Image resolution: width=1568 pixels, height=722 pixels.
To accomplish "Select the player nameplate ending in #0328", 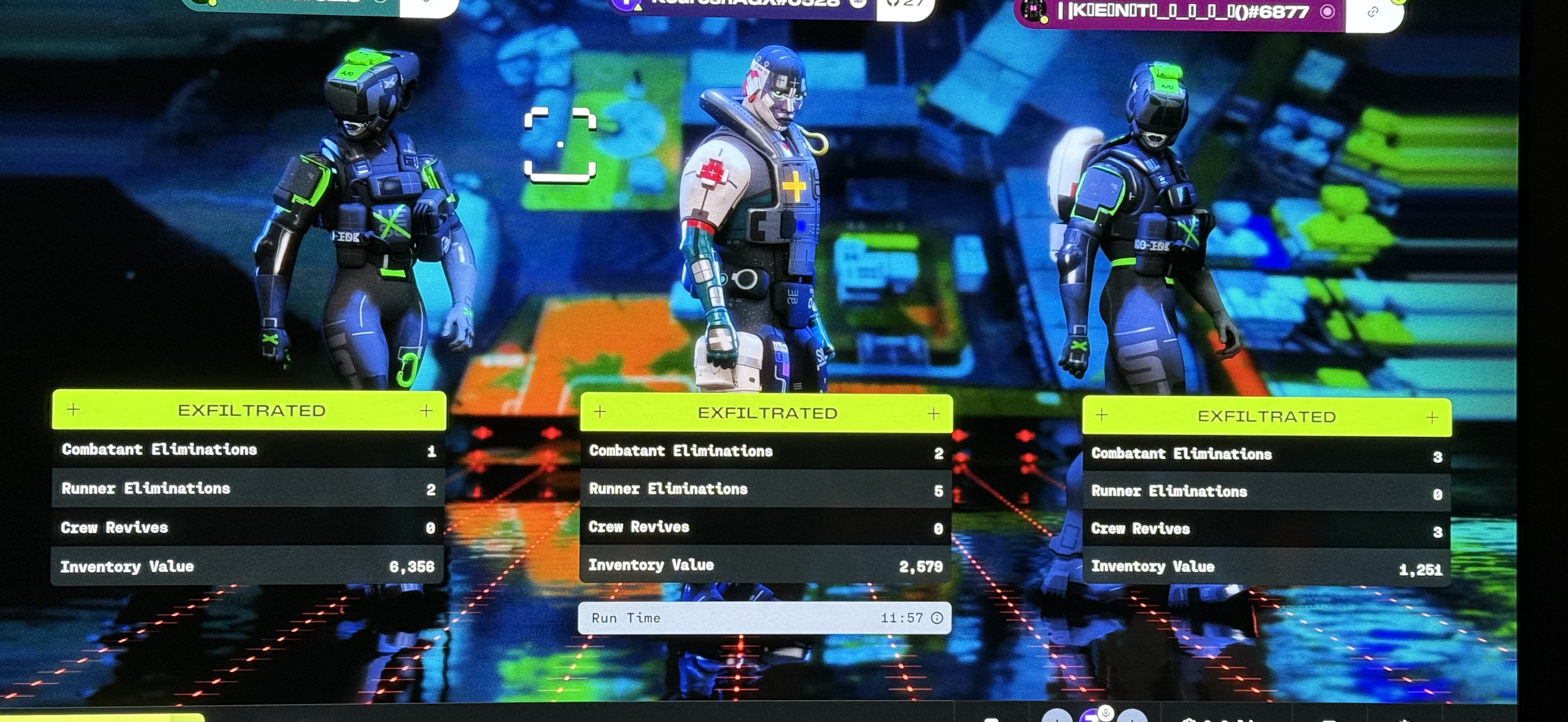I will pos(743,3).
